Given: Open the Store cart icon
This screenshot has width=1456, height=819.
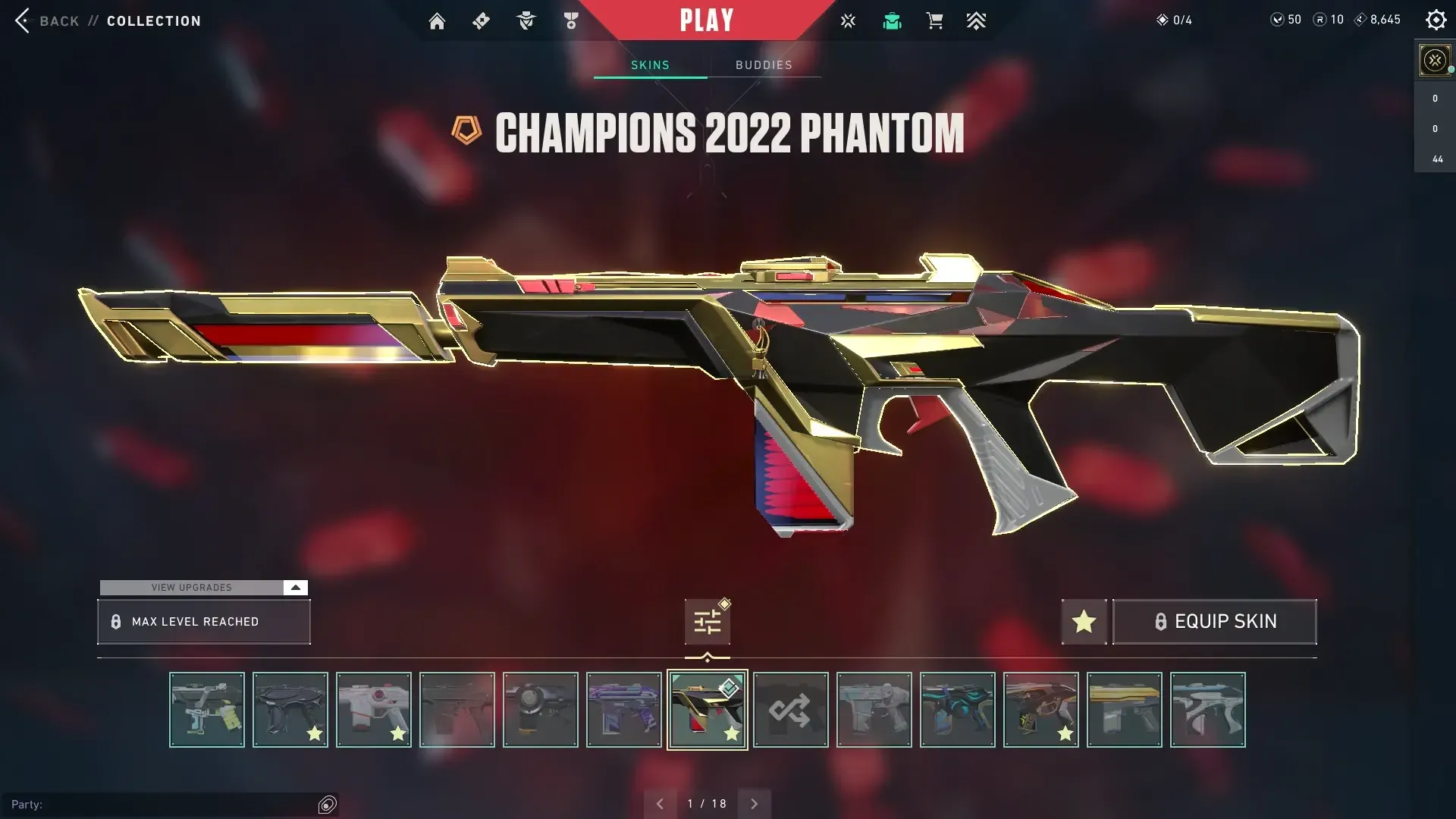Looking at the screenshot, I should click(934, 20).
